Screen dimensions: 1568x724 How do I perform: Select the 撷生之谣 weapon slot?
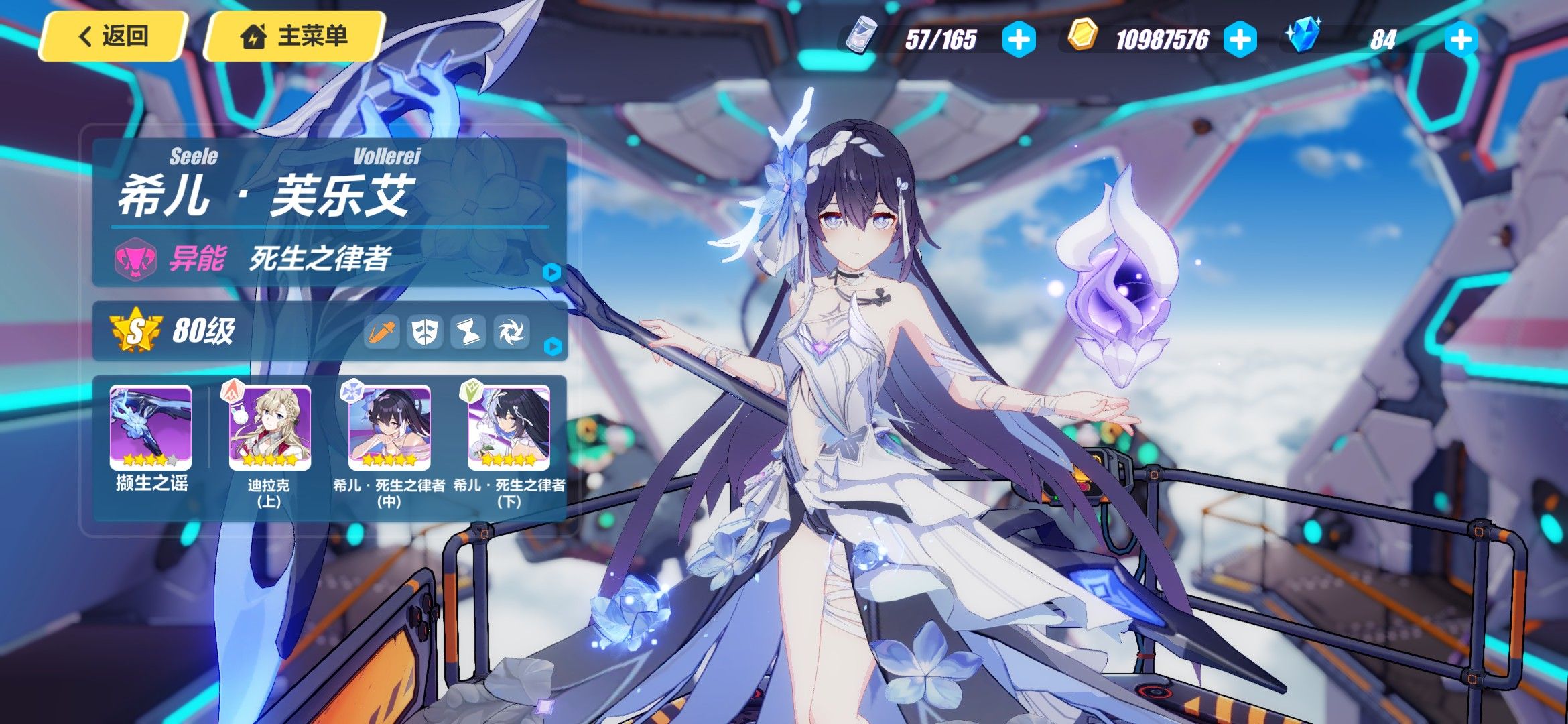point(151,428)
